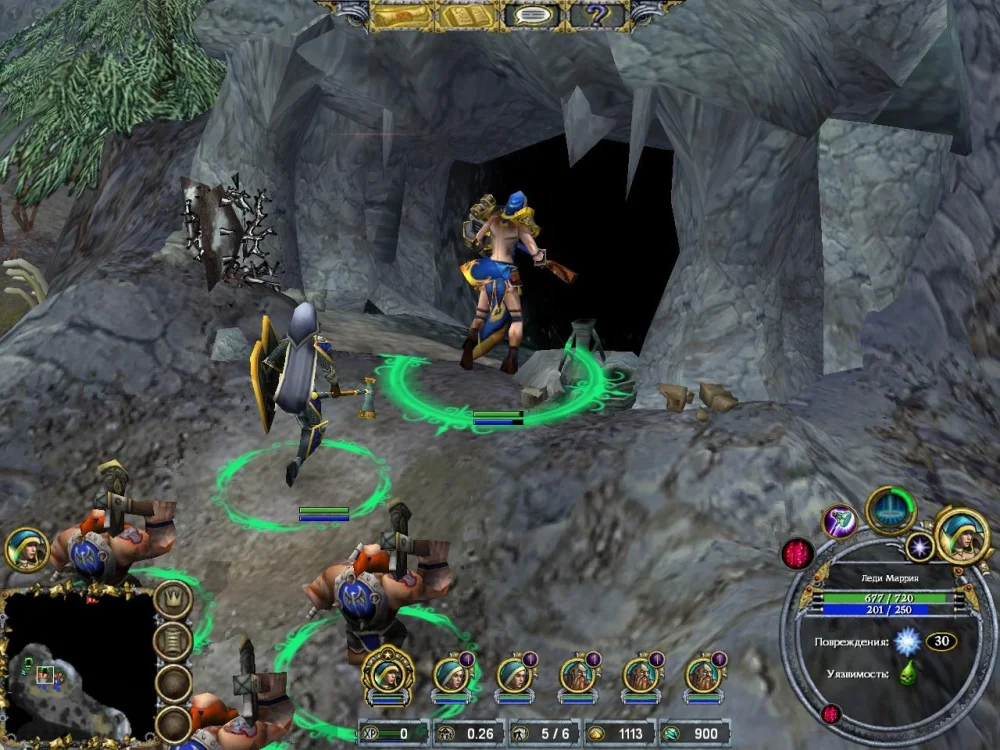
Task: Click Lady Marria's portrait on the info panel
Action: click(x=962, y=535)
